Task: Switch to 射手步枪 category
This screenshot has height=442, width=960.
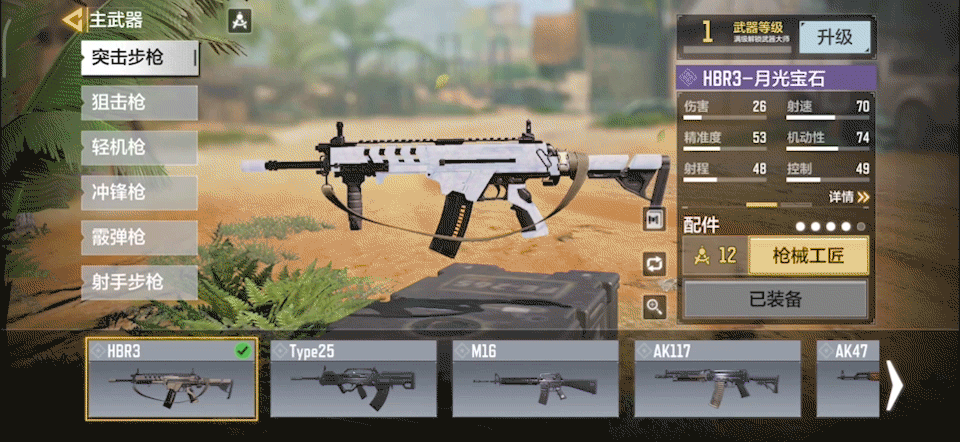Action: pos(139,283)
